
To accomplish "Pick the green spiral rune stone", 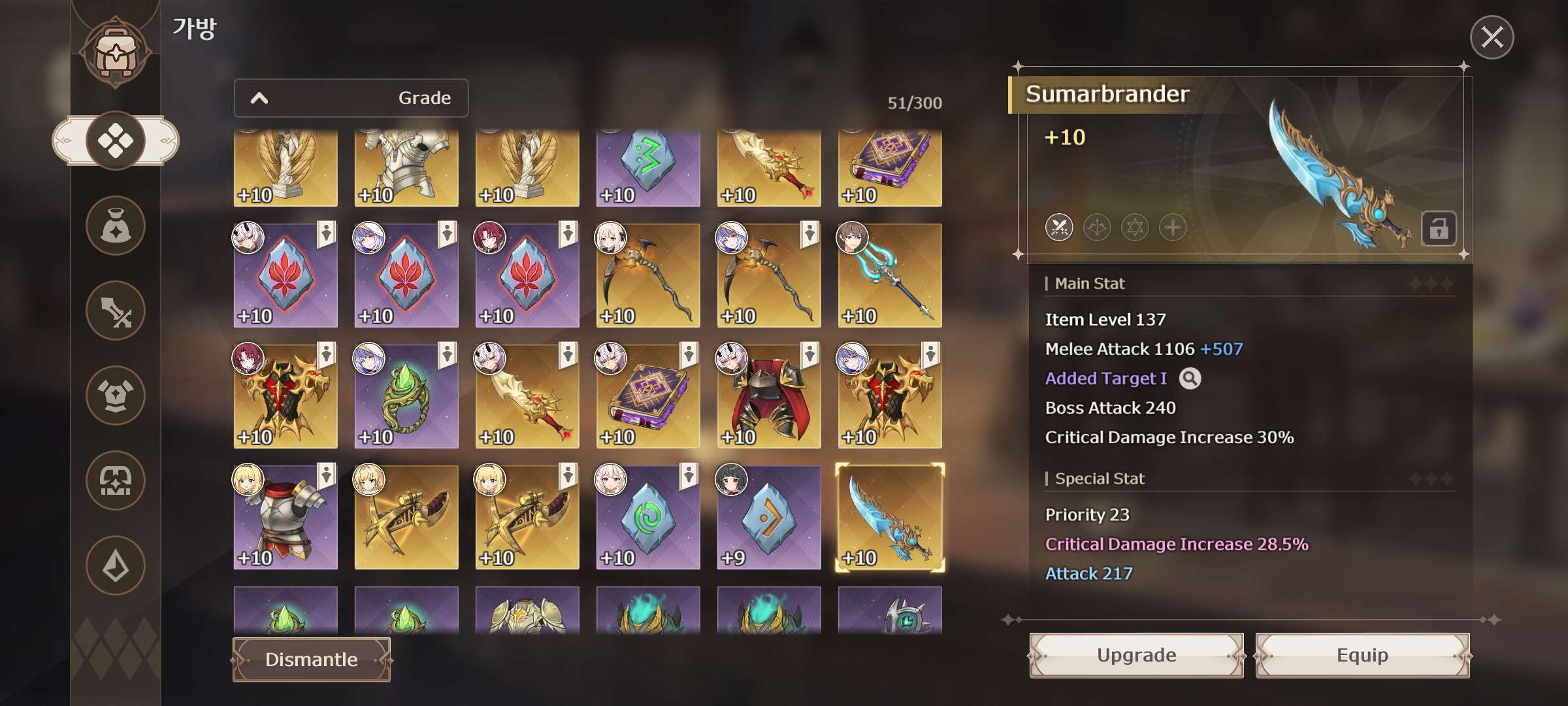I will pyautogui.click(x=648, y=517).
